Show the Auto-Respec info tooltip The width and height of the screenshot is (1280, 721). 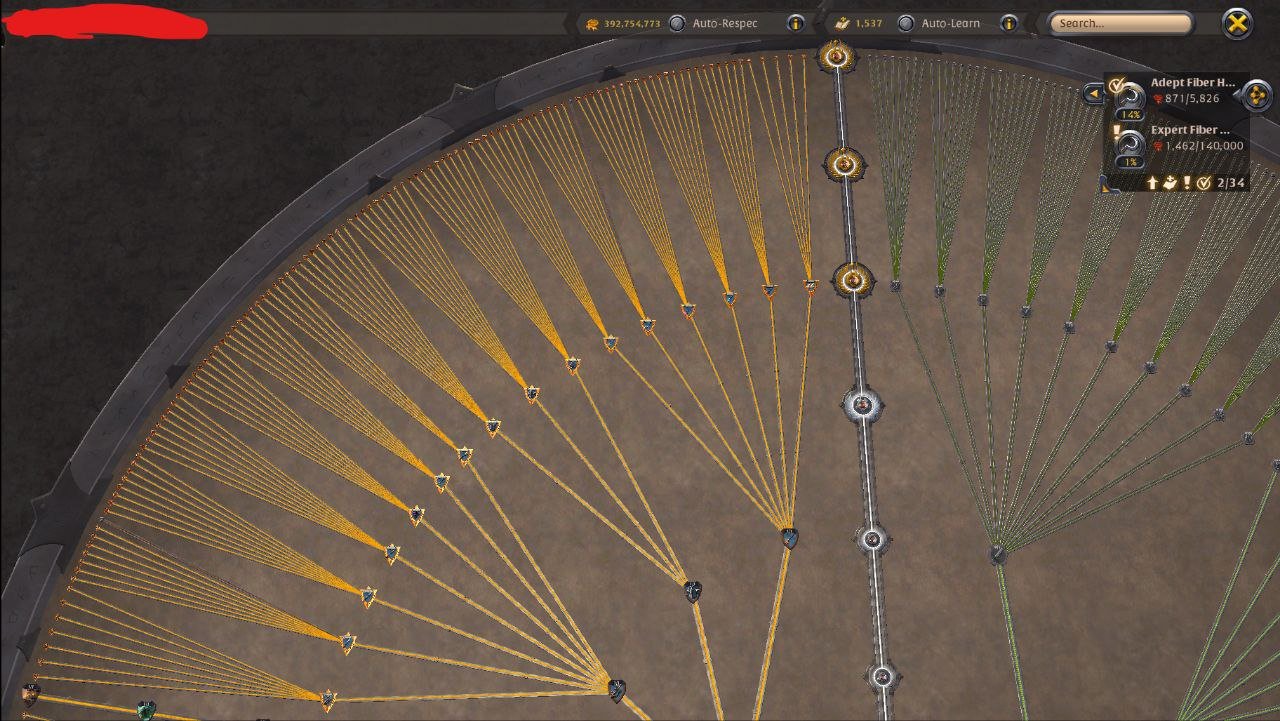[796, 23]
